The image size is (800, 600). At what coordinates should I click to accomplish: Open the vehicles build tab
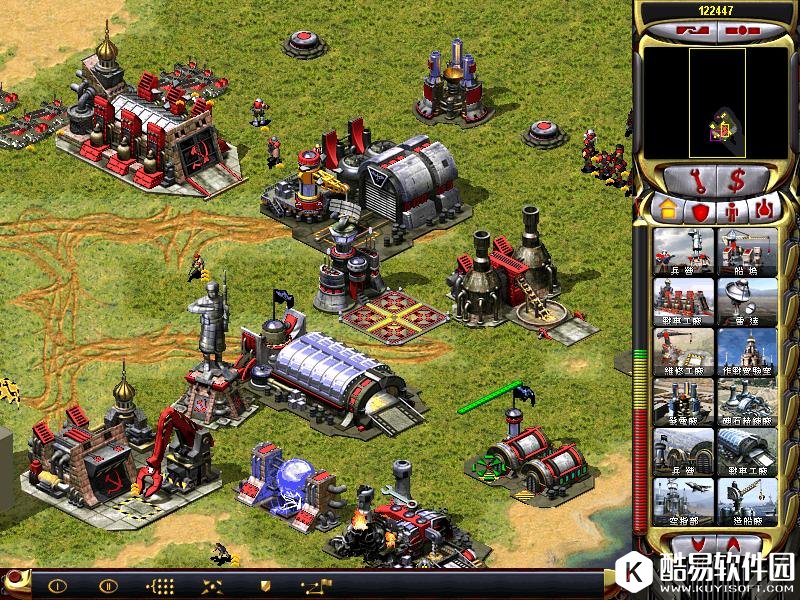[765, 210]
